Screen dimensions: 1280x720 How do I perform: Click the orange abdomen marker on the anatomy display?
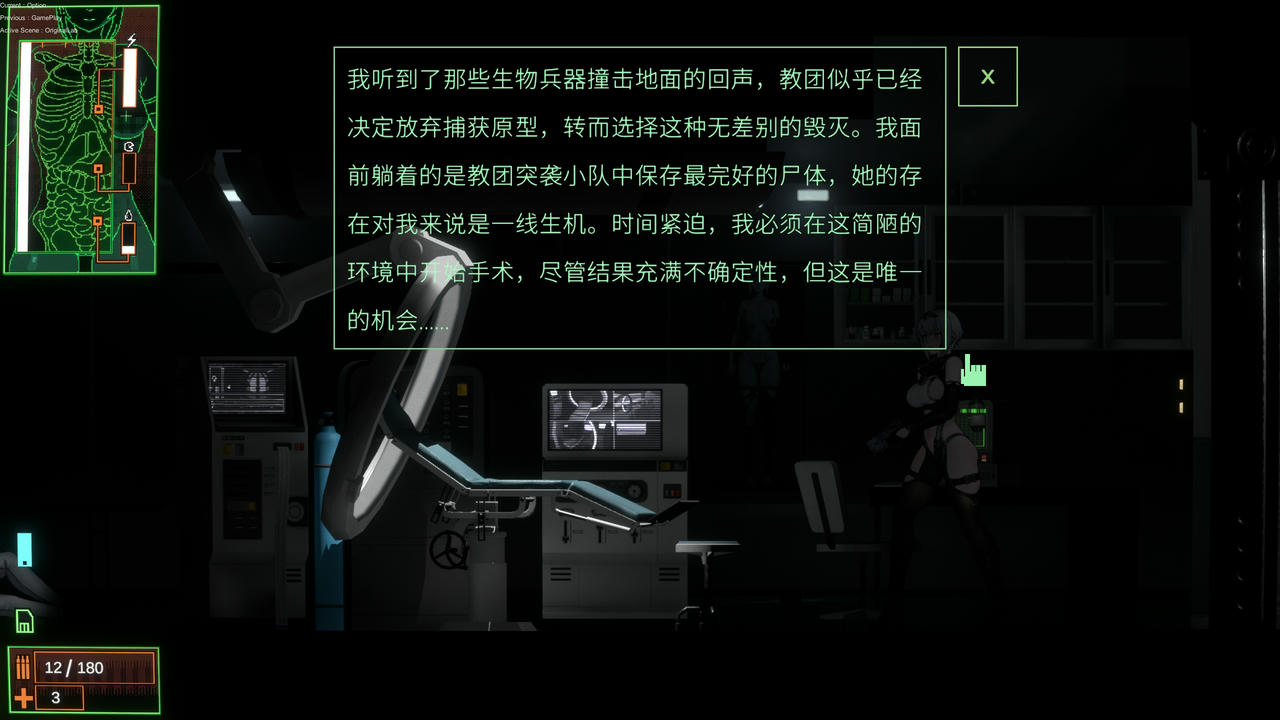pyautogui.click(x=98, y=168)
